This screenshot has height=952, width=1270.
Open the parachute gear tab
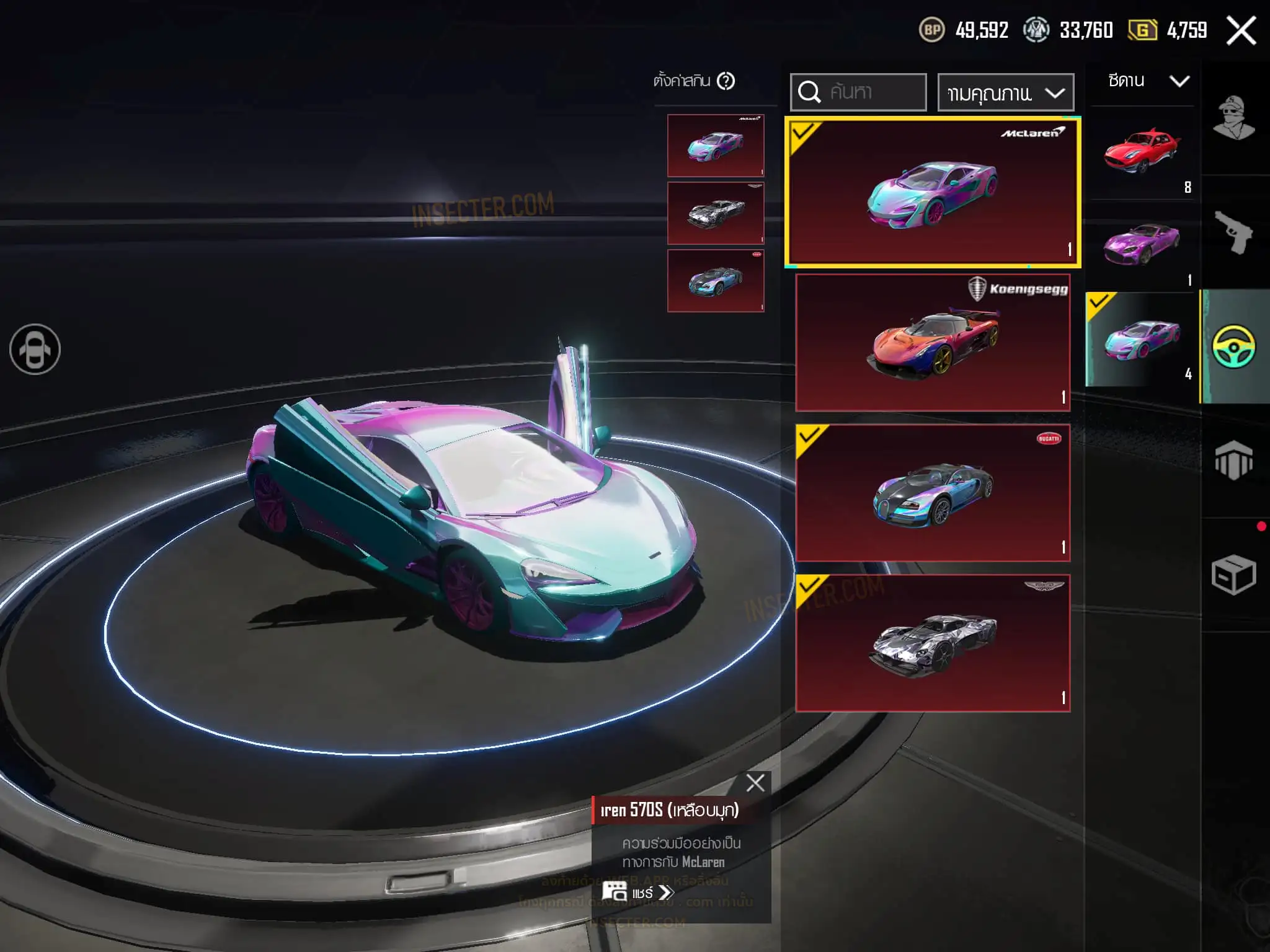click(x=1234, y=461)
